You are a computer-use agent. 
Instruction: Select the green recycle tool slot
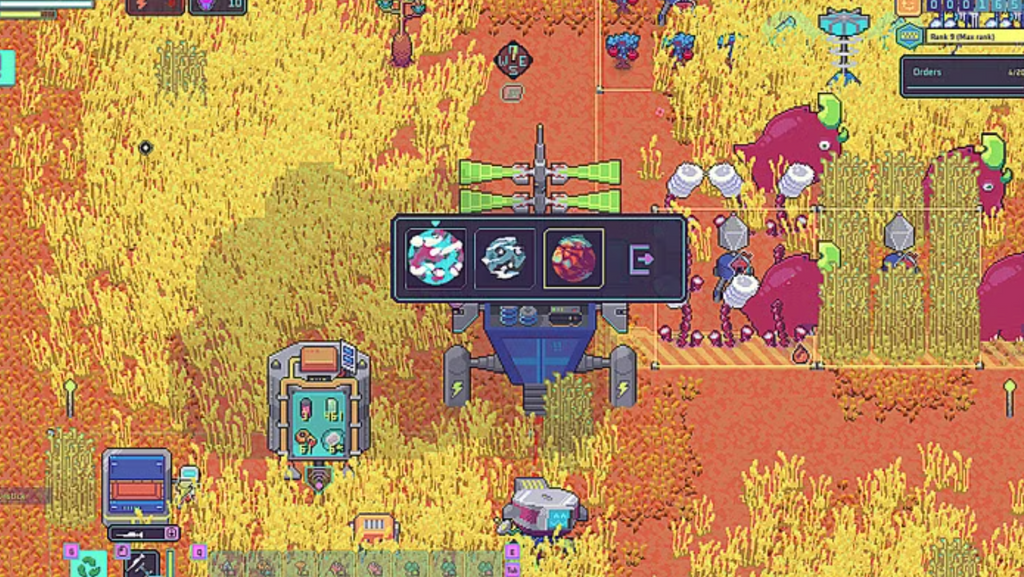87,565
